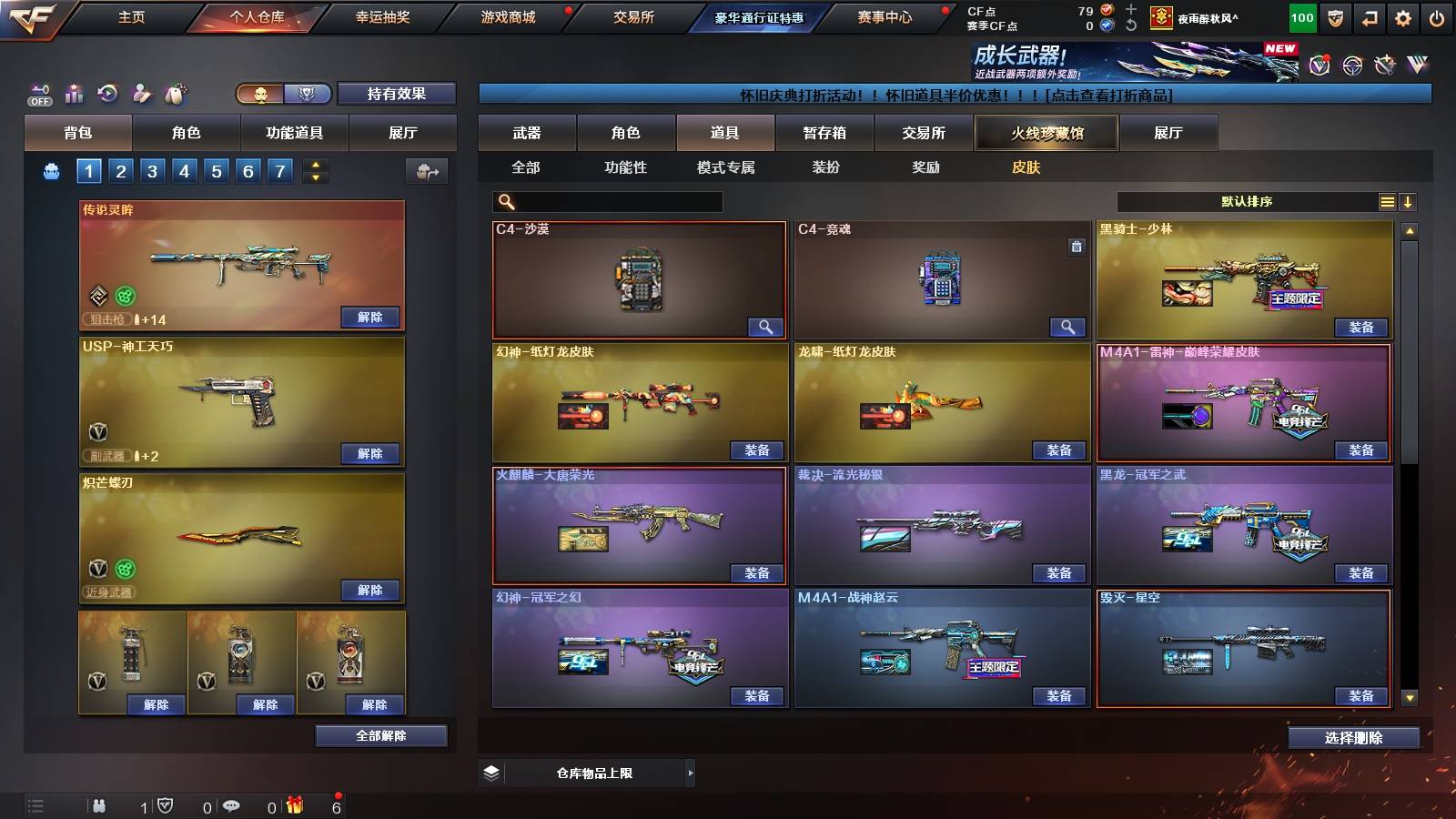Viewport: 1456px width, 819px height.
Task: Click the backpack page up stepper arrow
Action: [315, 165]
